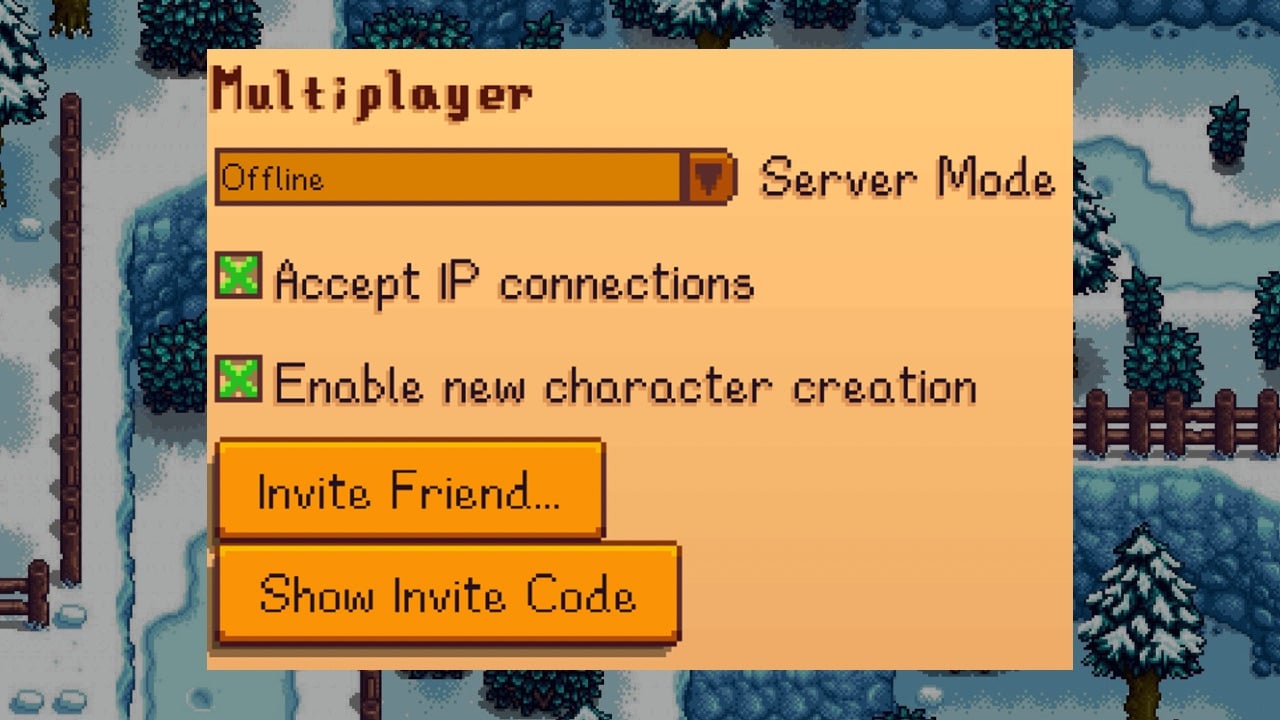Click the green X icon beside character creation
The image size is (1280, 720).
pos(240,383)
